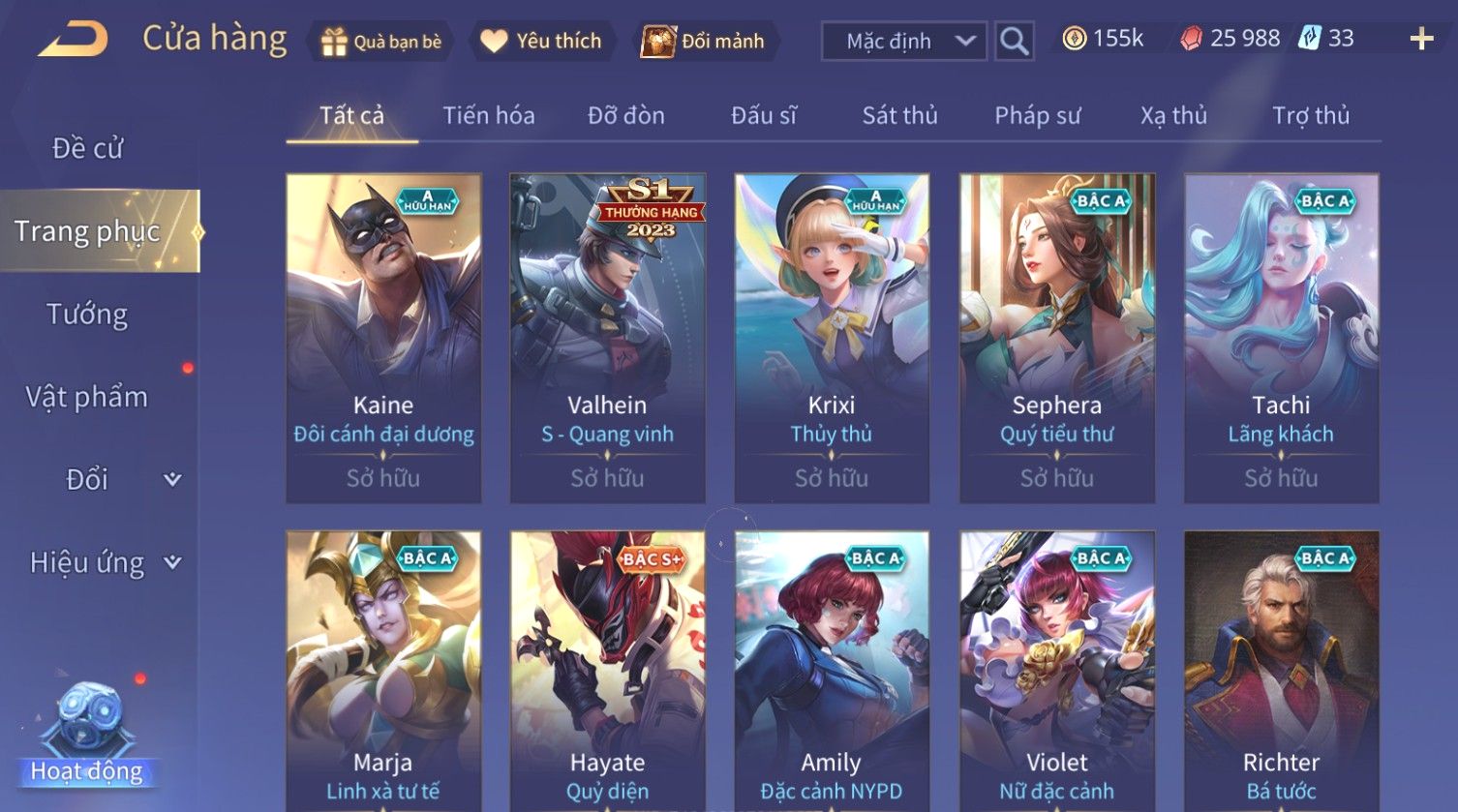The image size is (1458, 812).
Task: Open the Mặc định sort dropdown
Action: click(903, 42)
